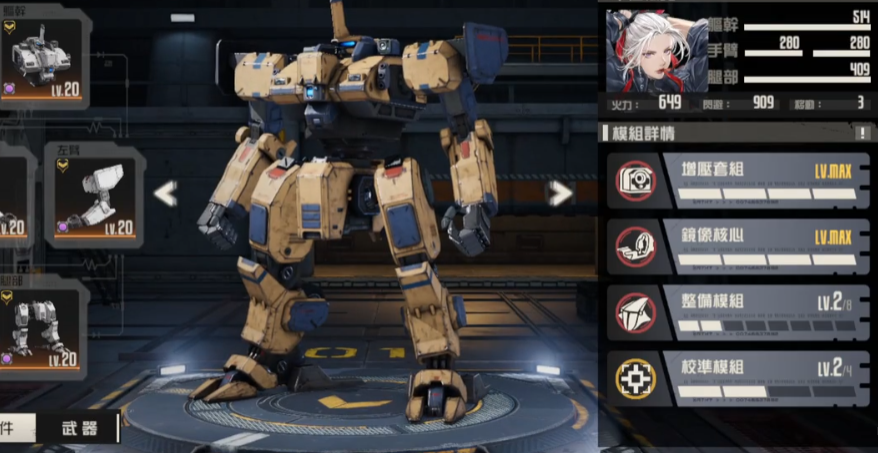Select the left arm part slot (左臂)
The image size is (878, 453).
pyautogui.click(x=94, y=194)
